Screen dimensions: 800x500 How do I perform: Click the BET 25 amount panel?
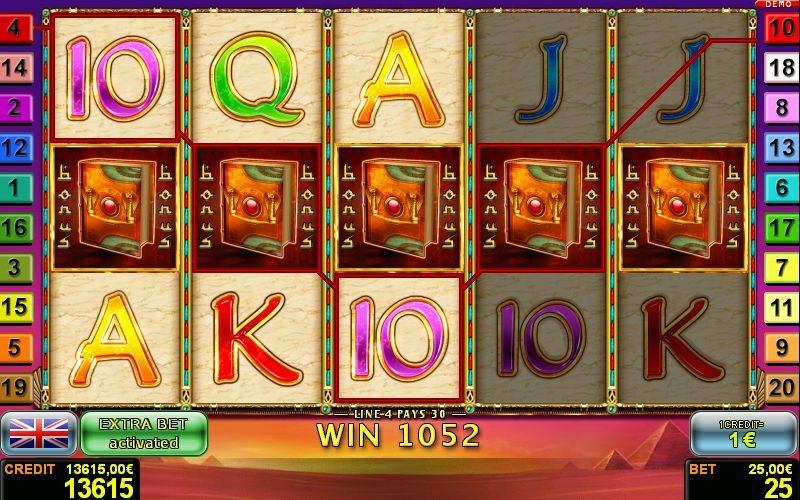[742, 480]
